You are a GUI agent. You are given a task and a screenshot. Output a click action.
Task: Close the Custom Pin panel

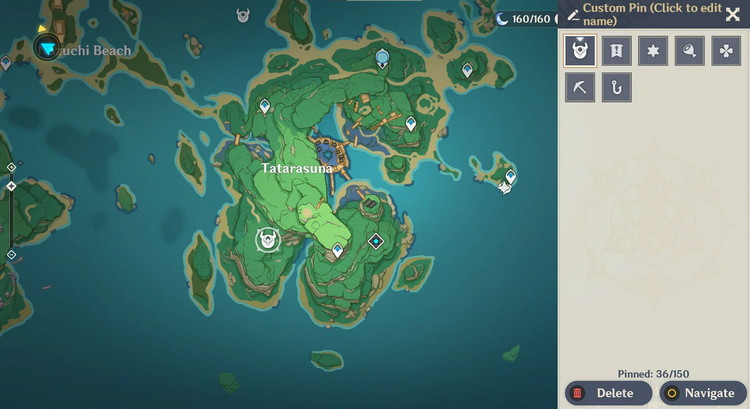pos(733,14)
